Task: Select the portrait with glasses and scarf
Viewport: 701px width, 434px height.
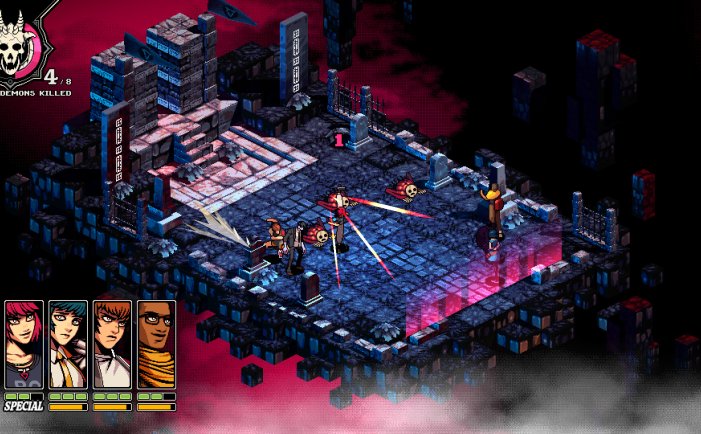Action: [x=156, y=344]
